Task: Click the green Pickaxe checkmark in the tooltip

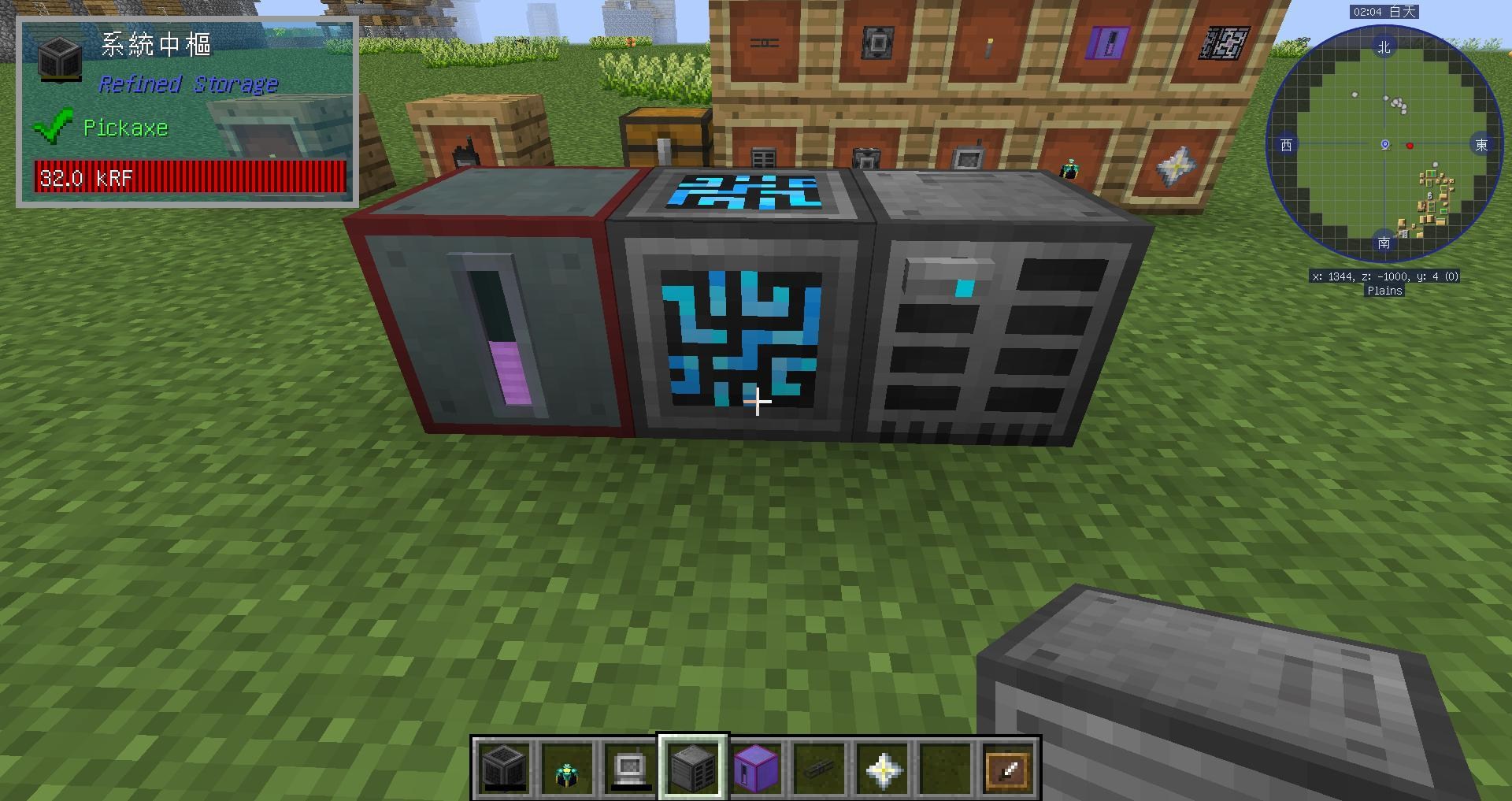Action: [x=54, y=124]
